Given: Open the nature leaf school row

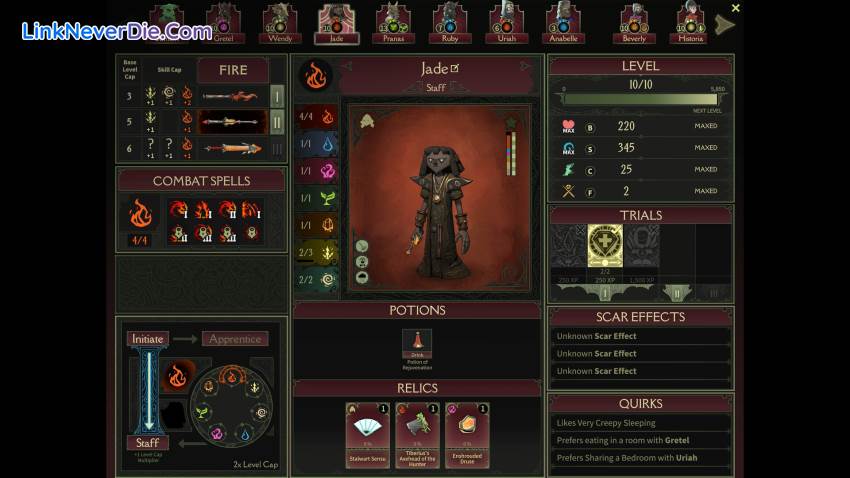Looking at the screenshot, I should 314,198.
